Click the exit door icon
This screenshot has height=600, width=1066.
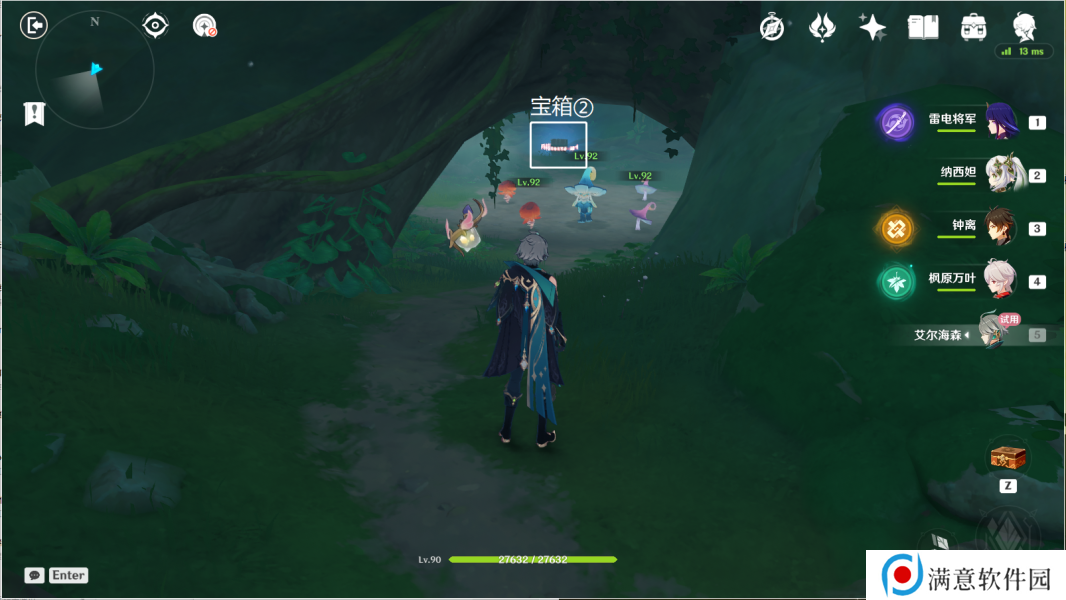click(x=34, y=25)
